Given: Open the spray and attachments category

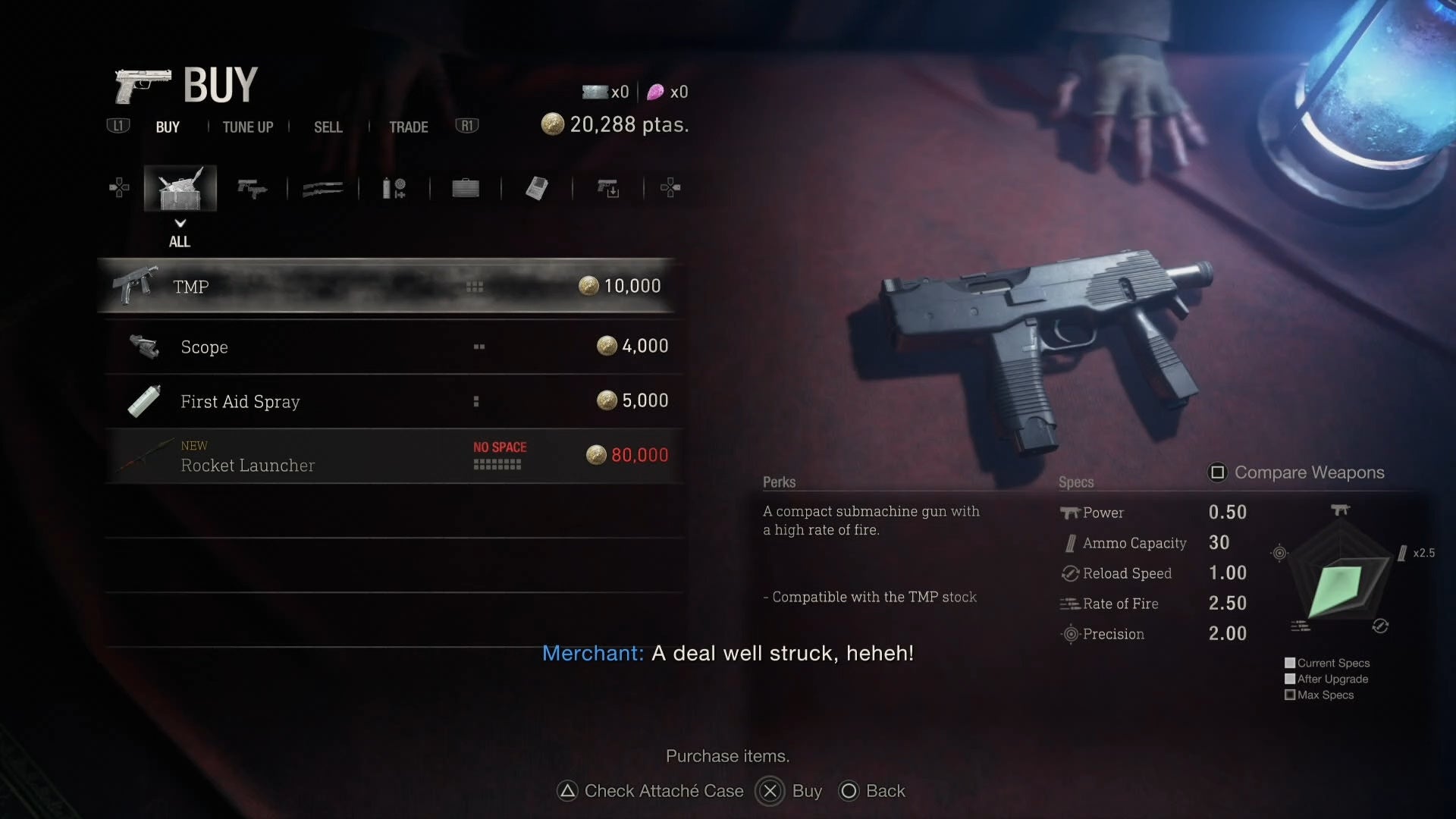Looking at the screenshot, I should (x=394, y=188).
